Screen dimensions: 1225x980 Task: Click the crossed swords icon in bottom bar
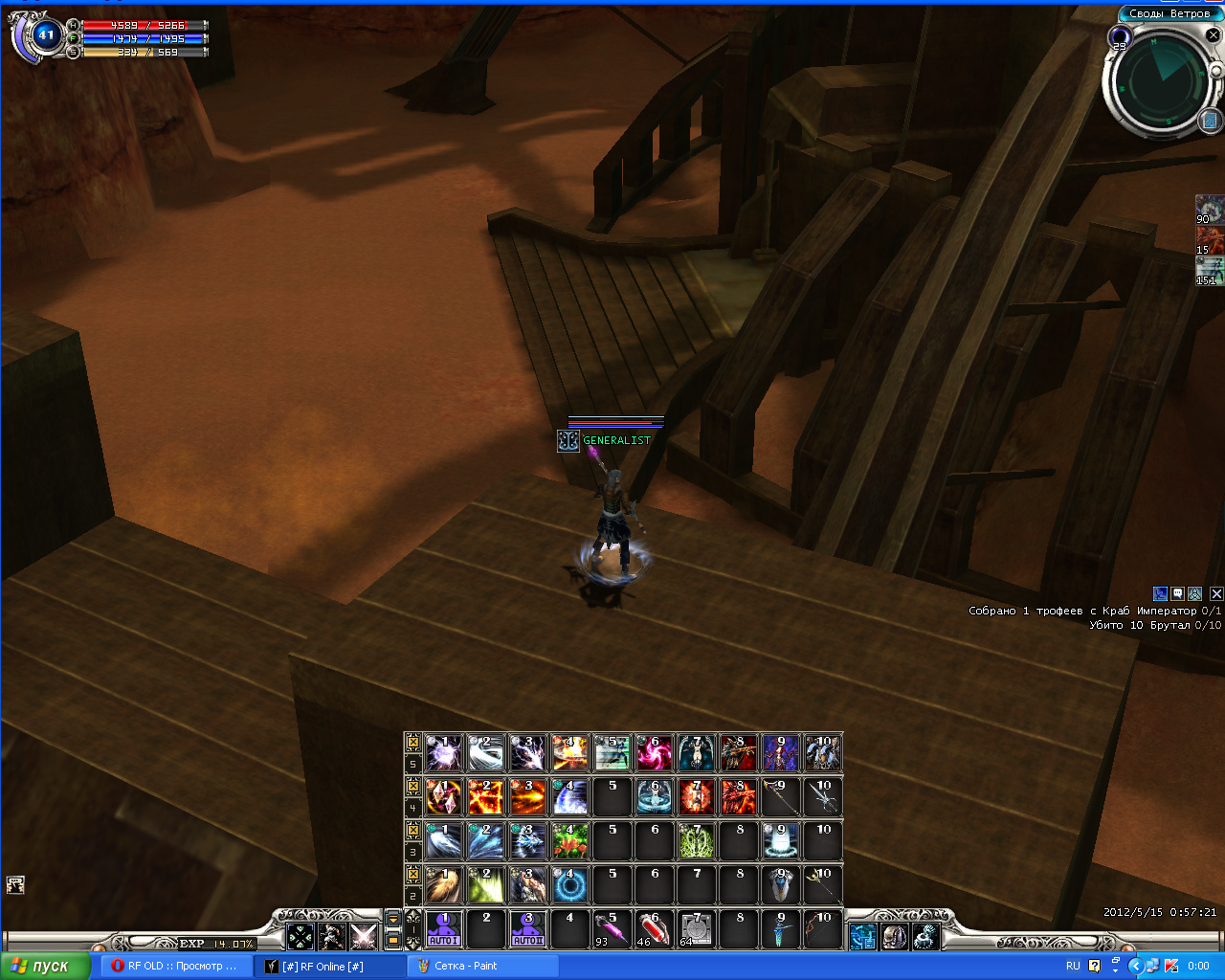363,935
